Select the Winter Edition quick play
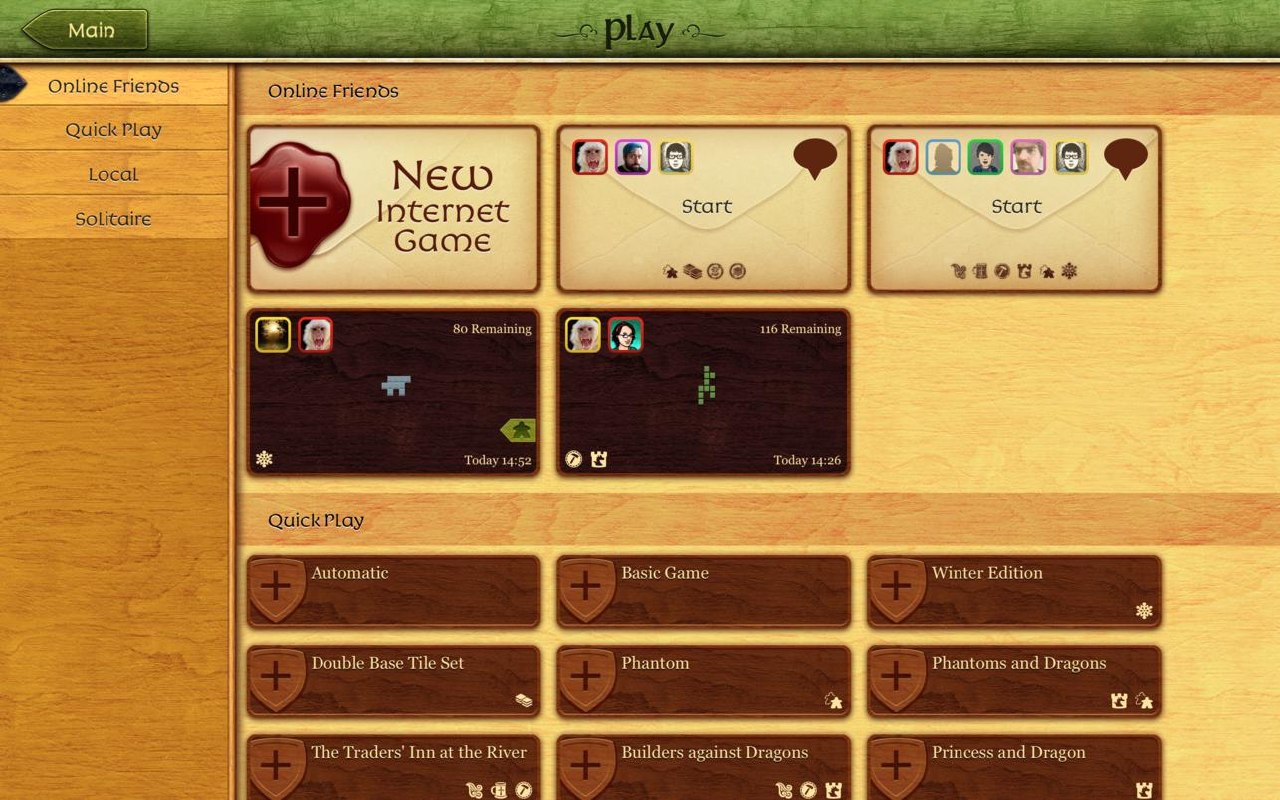This screenshot has width=1280, height=800. pos(1013,591)
